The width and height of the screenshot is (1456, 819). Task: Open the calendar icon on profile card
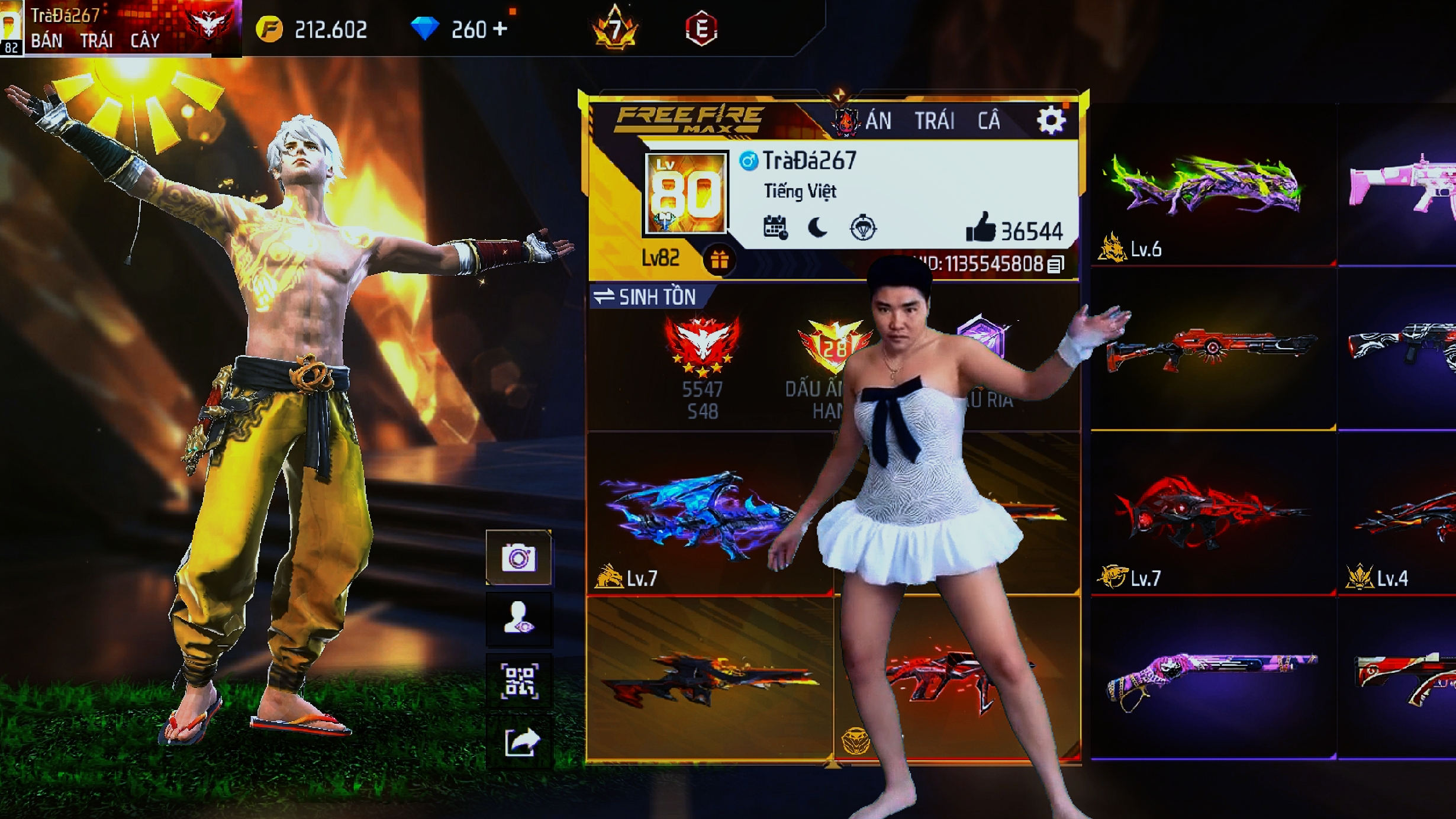click(x=775, y=228)
